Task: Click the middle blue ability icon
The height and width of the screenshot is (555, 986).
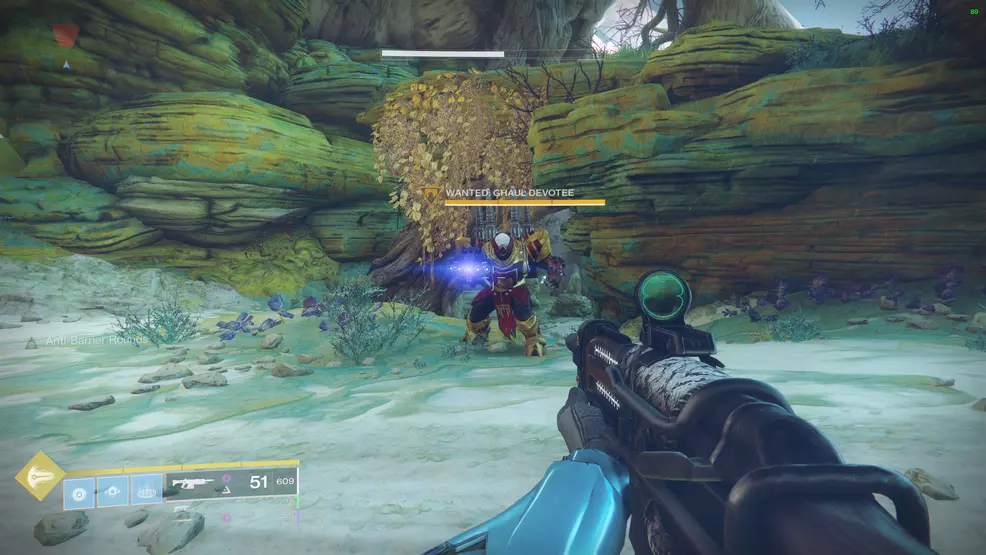Action: coord(113,491)
